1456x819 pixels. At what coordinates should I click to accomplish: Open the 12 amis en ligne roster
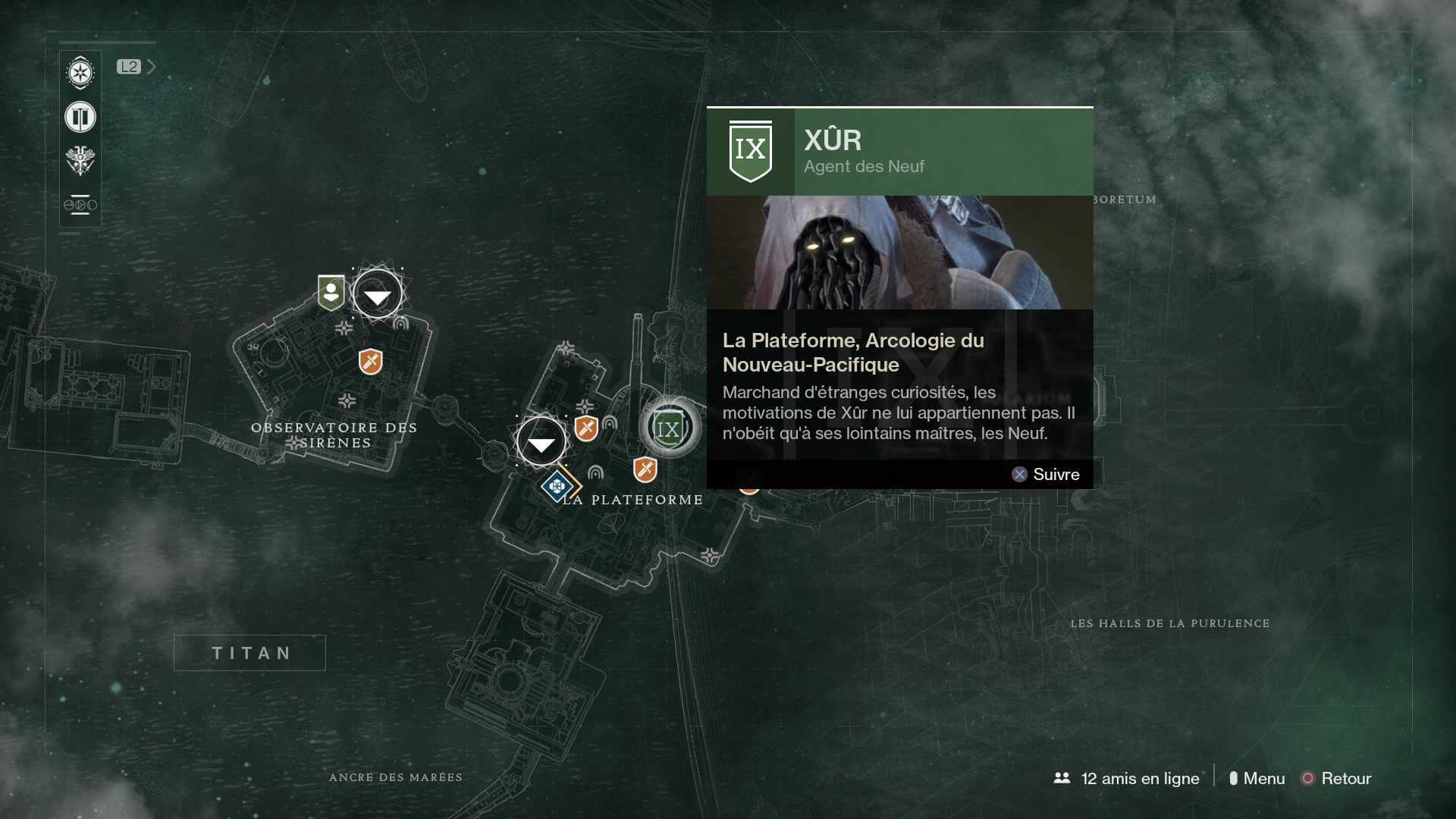coord(1127,778)
